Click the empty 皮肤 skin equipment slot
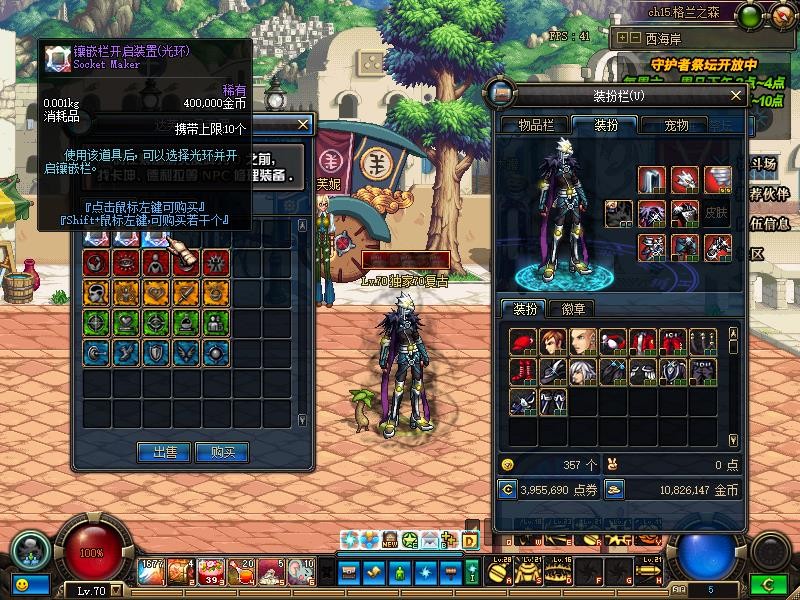 (715, 214)
